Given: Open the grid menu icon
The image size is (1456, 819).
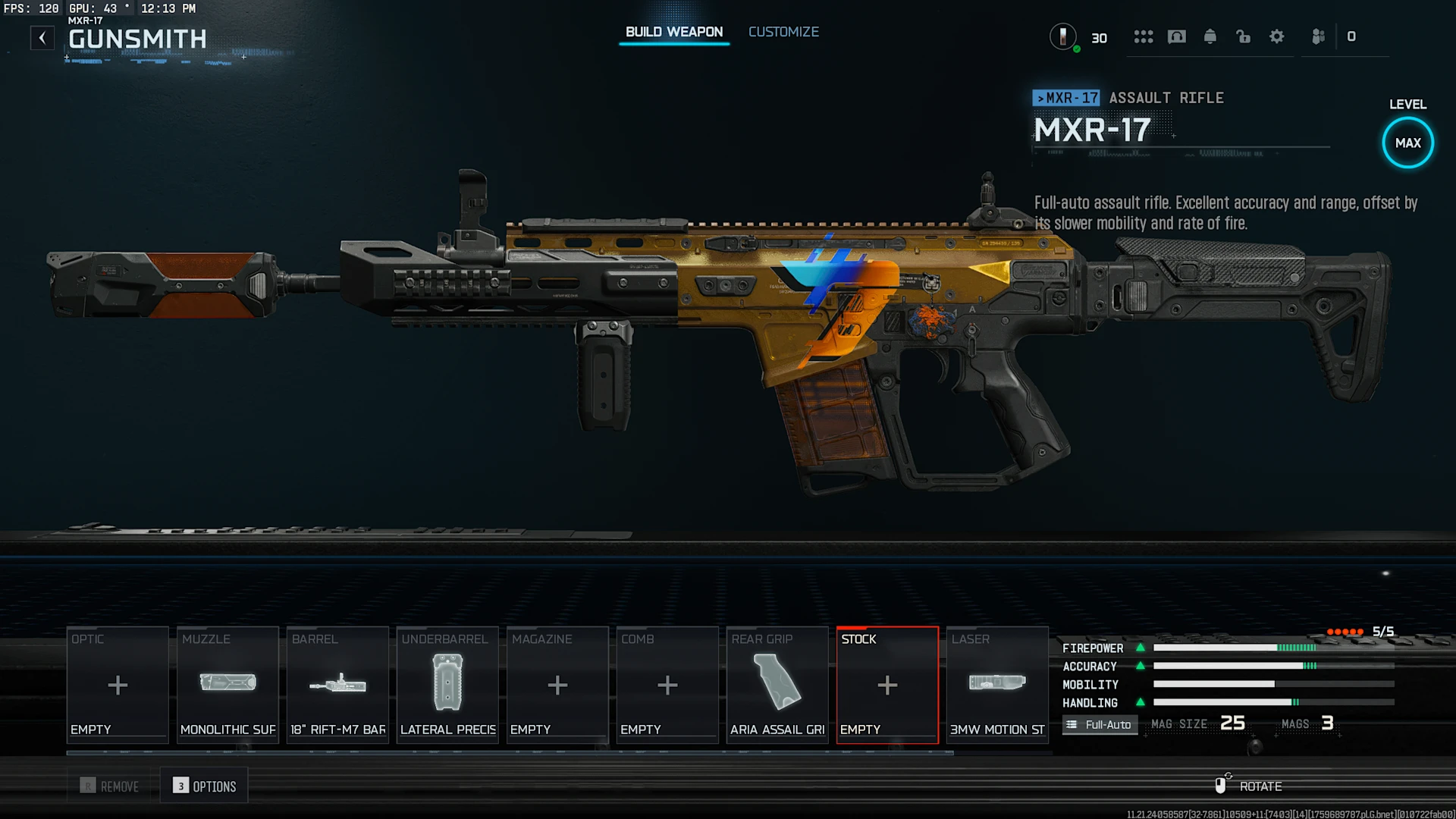Looking at the screenshot, I should click(1144, 36).
